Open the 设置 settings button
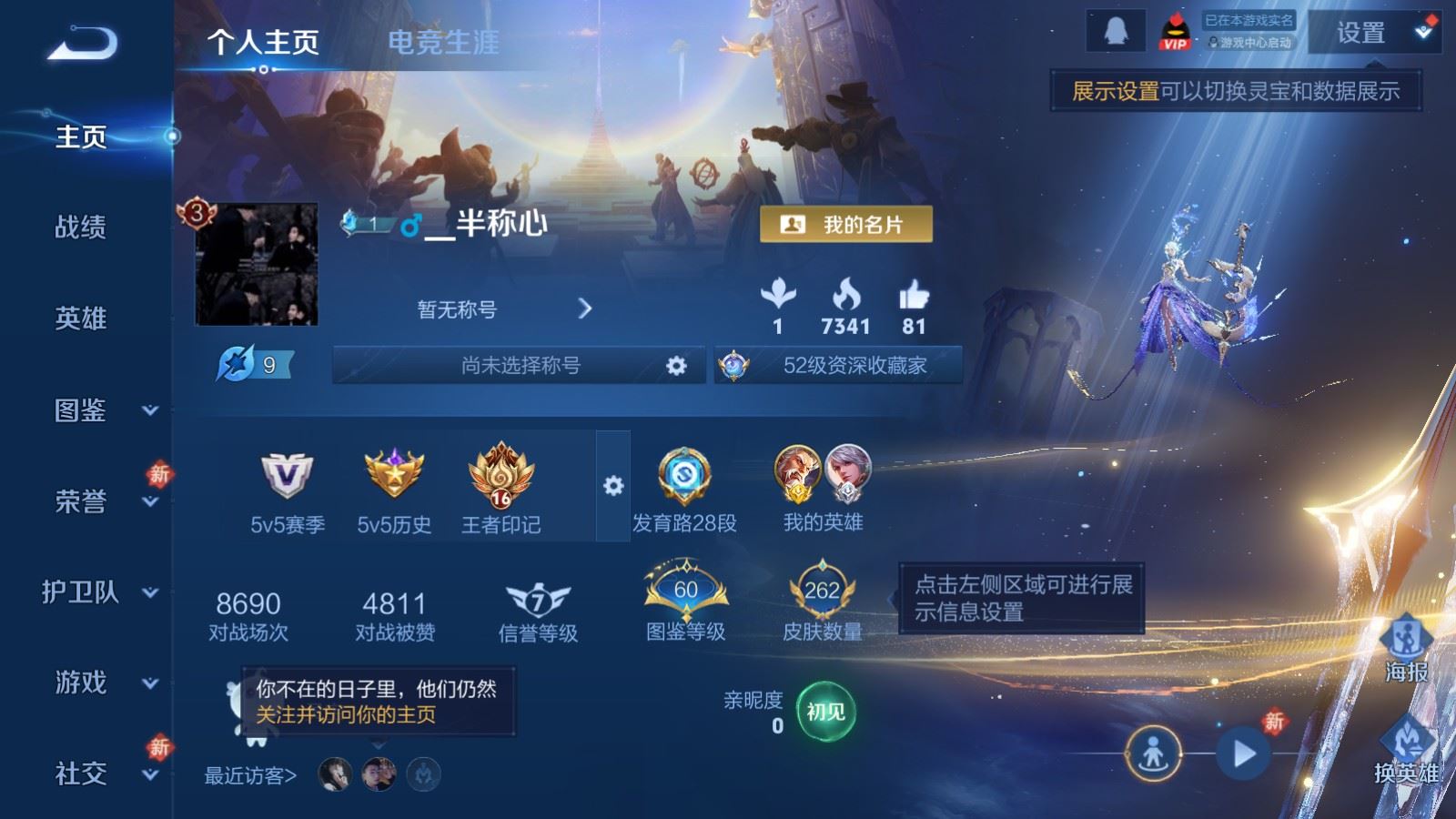This screenshot has width=1456, height=819. 1363,33
